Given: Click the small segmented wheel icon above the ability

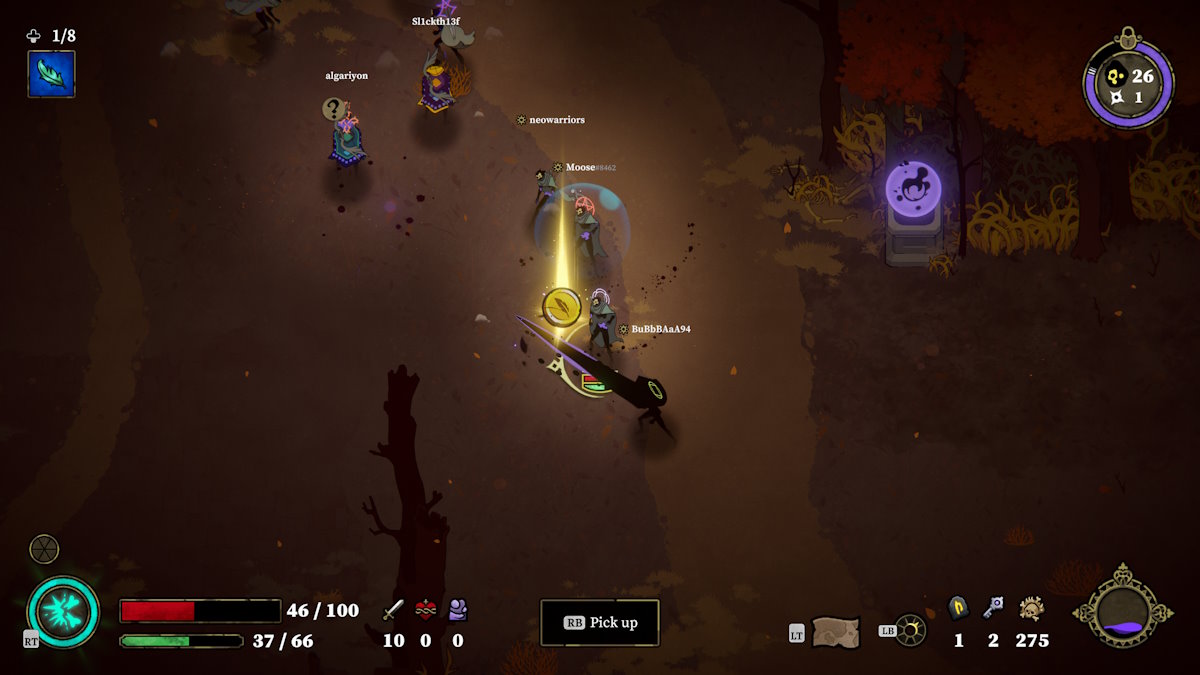Looking at the screenshot, I should pyautogui.click(x=44, y=549).
